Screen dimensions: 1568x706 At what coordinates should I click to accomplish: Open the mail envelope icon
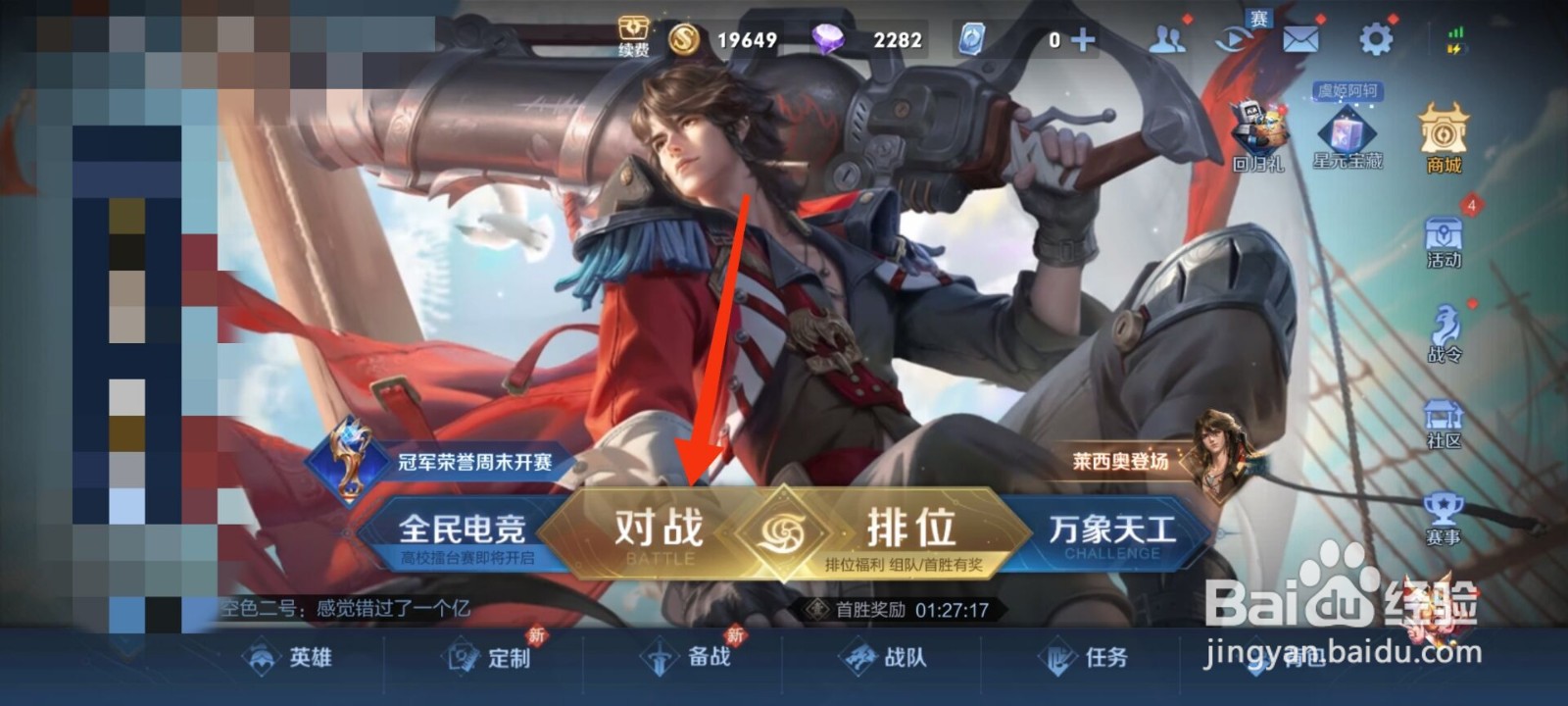tap(1298, 39)
